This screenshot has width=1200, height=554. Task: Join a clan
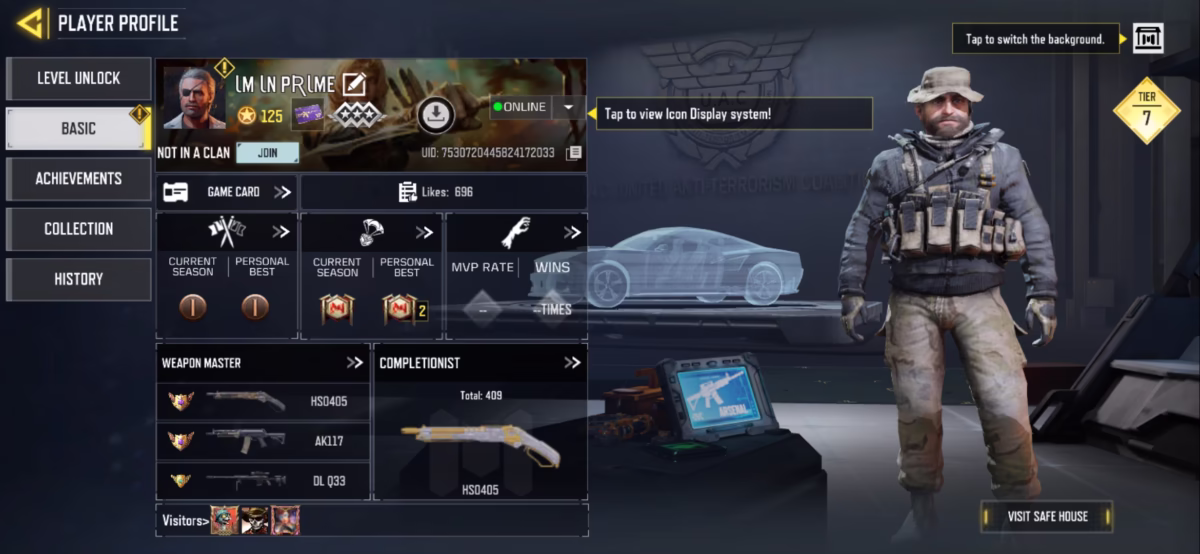[x=267, y=153]
